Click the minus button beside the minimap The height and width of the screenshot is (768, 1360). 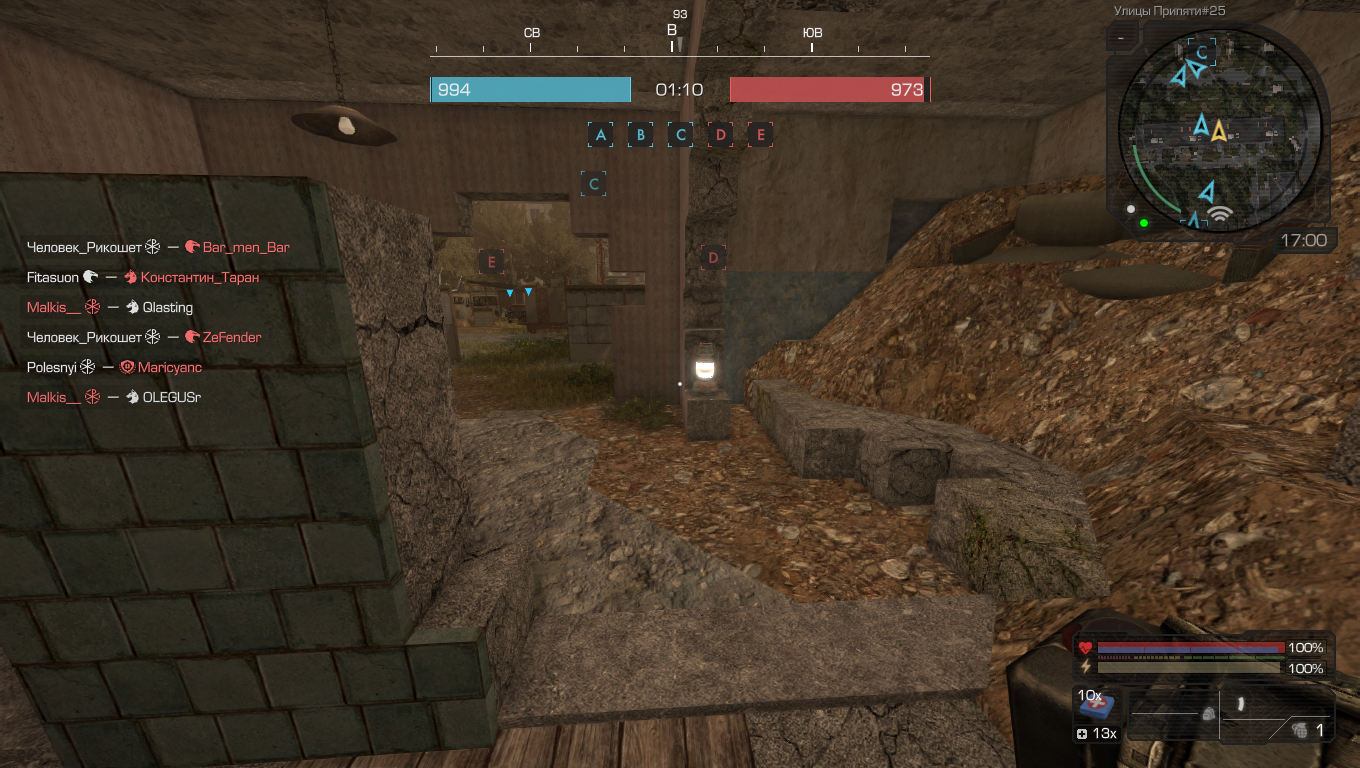pos(1121,38)
